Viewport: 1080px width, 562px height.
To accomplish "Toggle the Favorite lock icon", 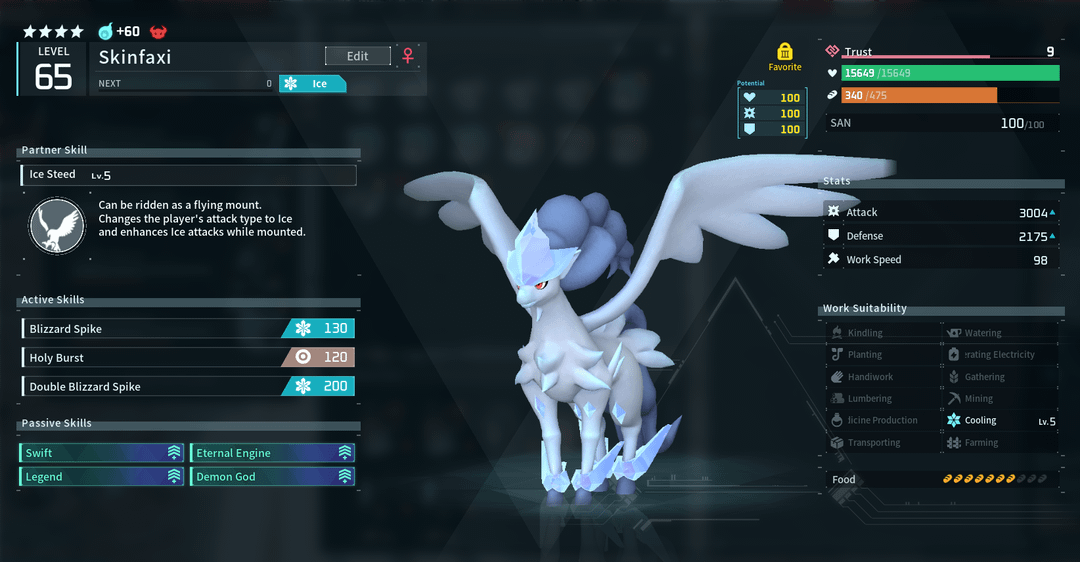I will (785, 51).
